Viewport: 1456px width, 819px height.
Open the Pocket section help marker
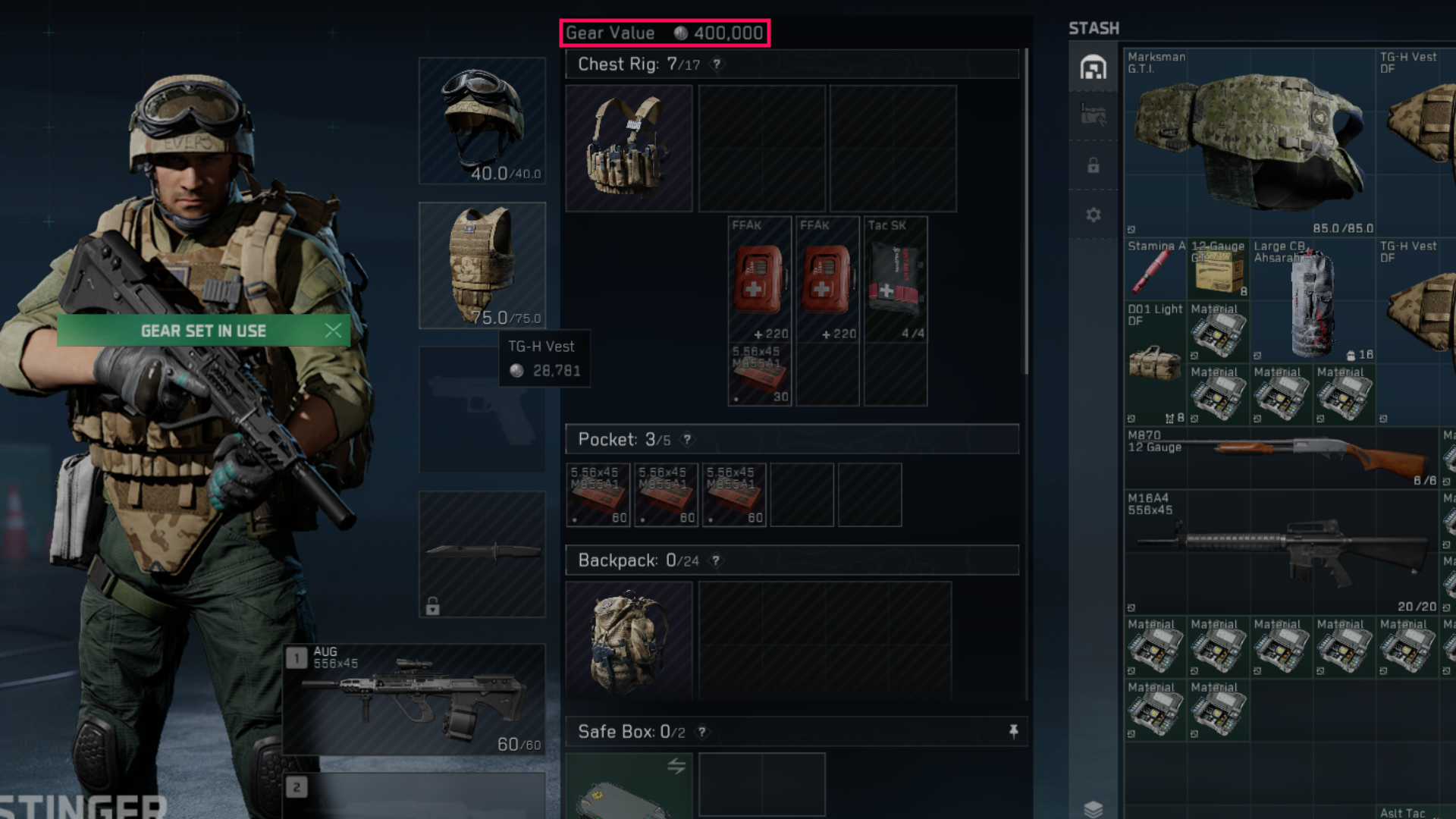687,440
